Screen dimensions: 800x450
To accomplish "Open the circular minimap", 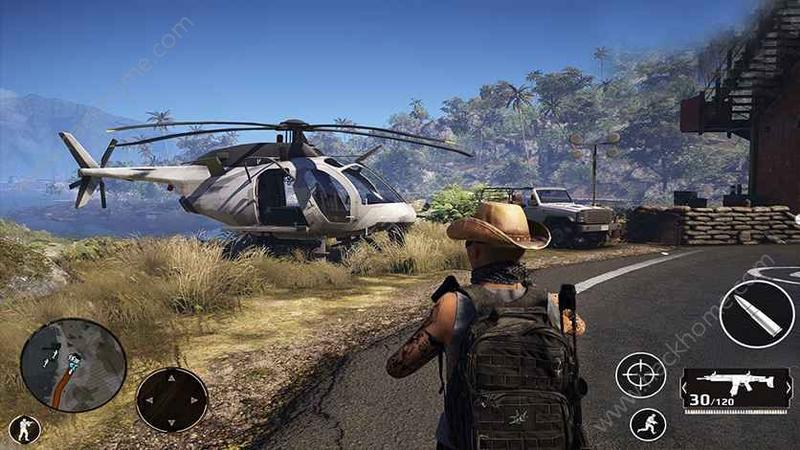I will pyautogui.click(x=73, y=365).
